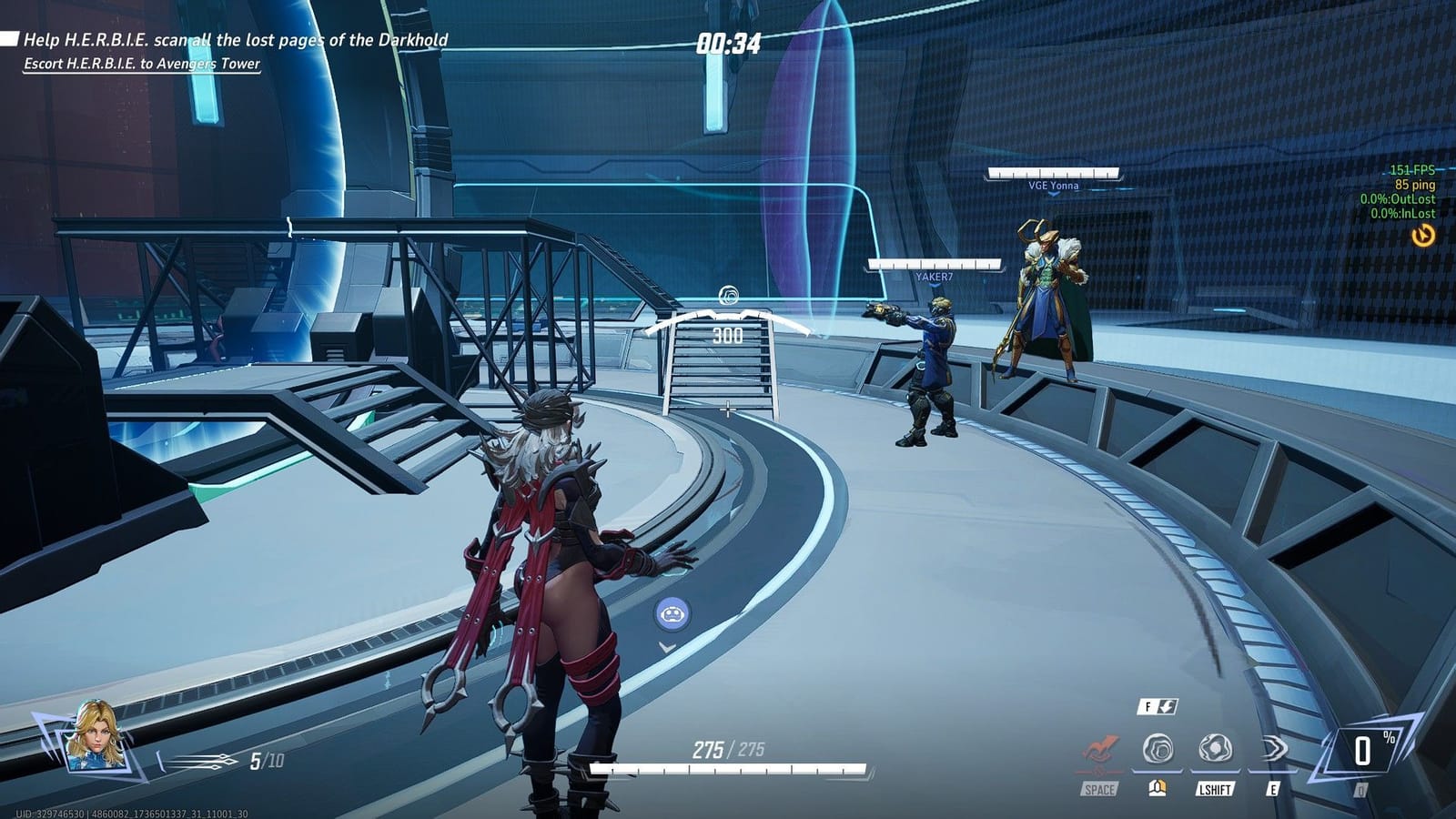Click the triple-dagger weapon icon

coord(204,760)
